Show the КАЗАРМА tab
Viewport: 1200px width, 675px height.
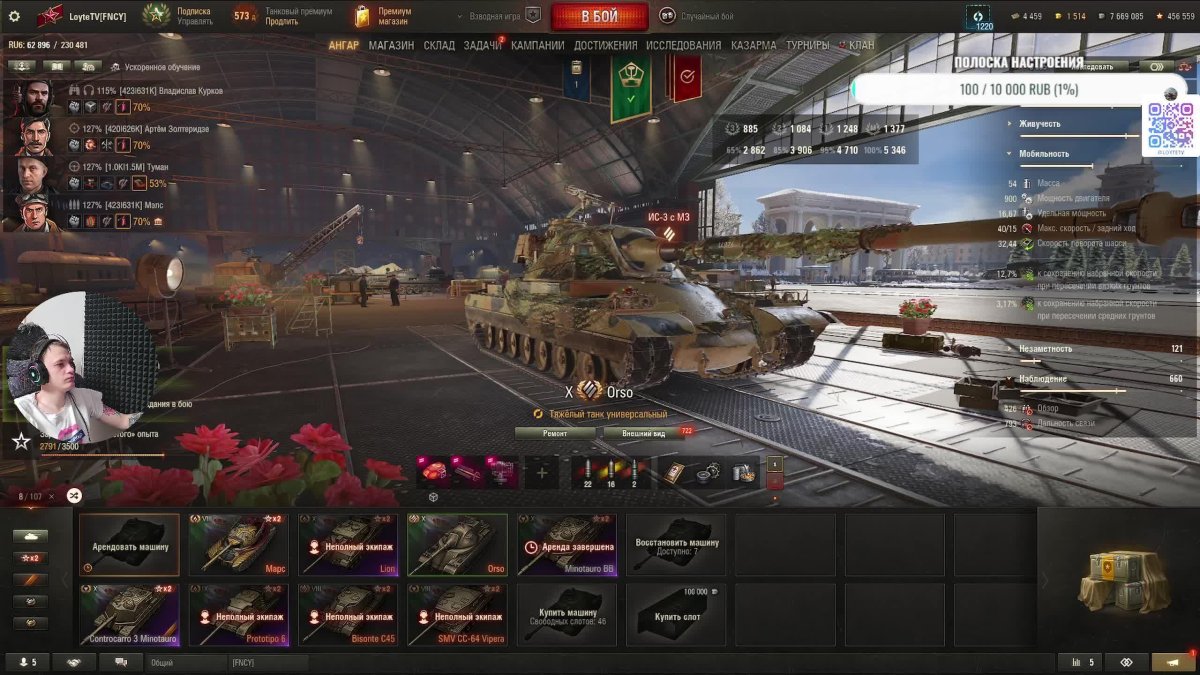click(x=753, y=45)
